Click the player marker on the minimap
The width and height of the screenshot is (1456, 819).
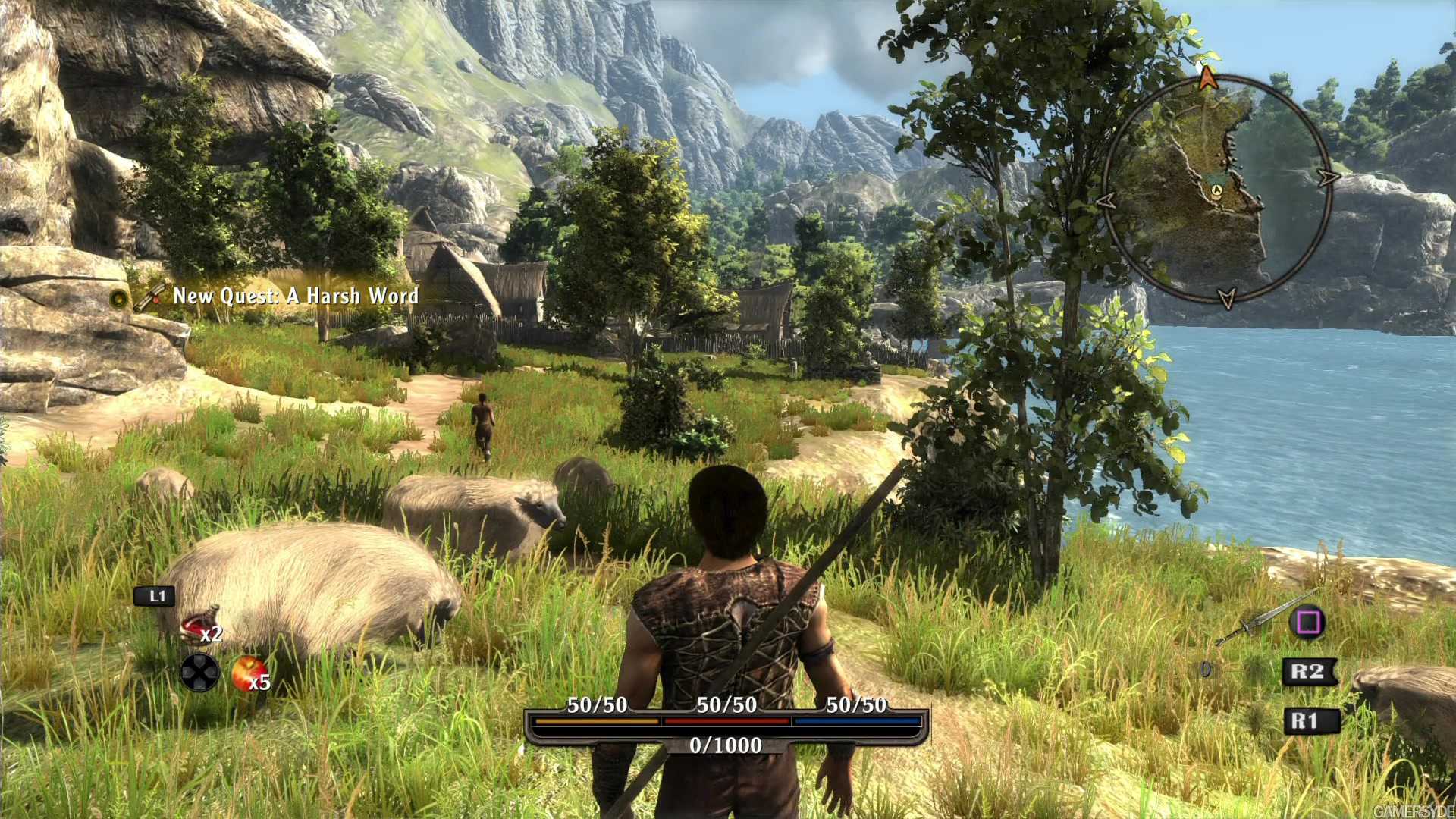point(1216,190)
